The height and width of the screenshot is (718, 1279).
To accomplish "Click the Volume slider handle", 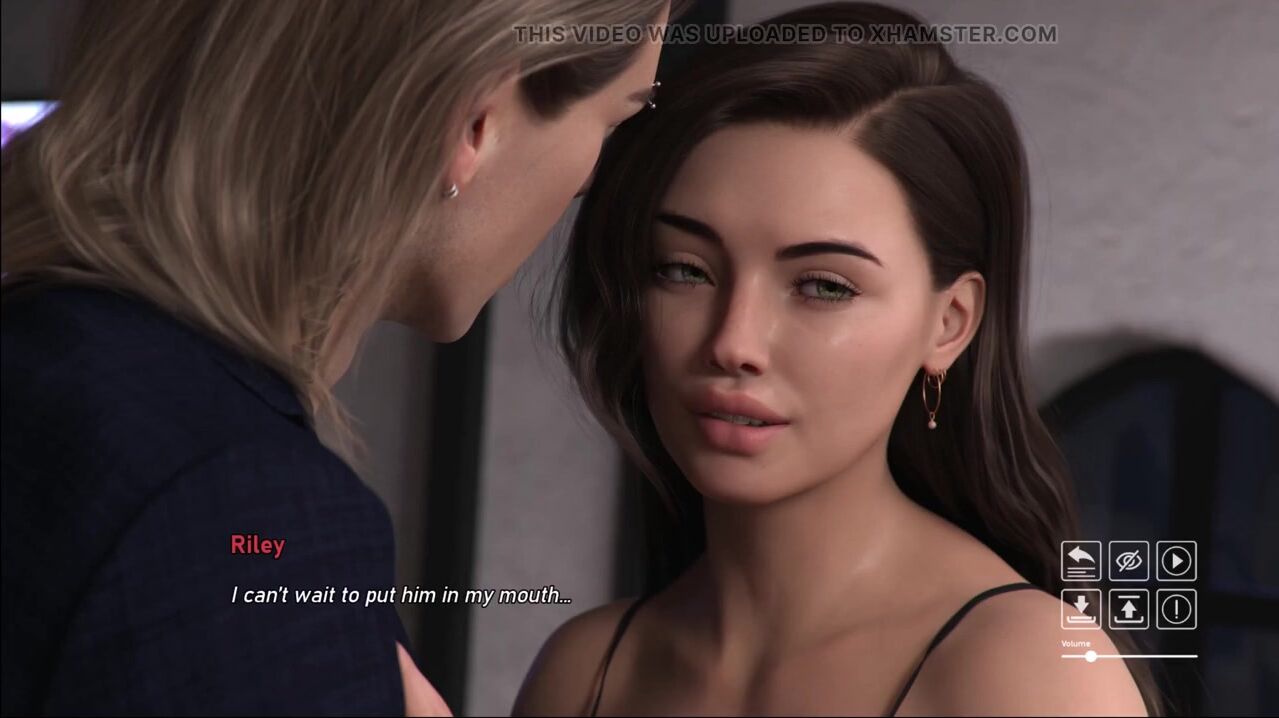I will coord(1091,656).
